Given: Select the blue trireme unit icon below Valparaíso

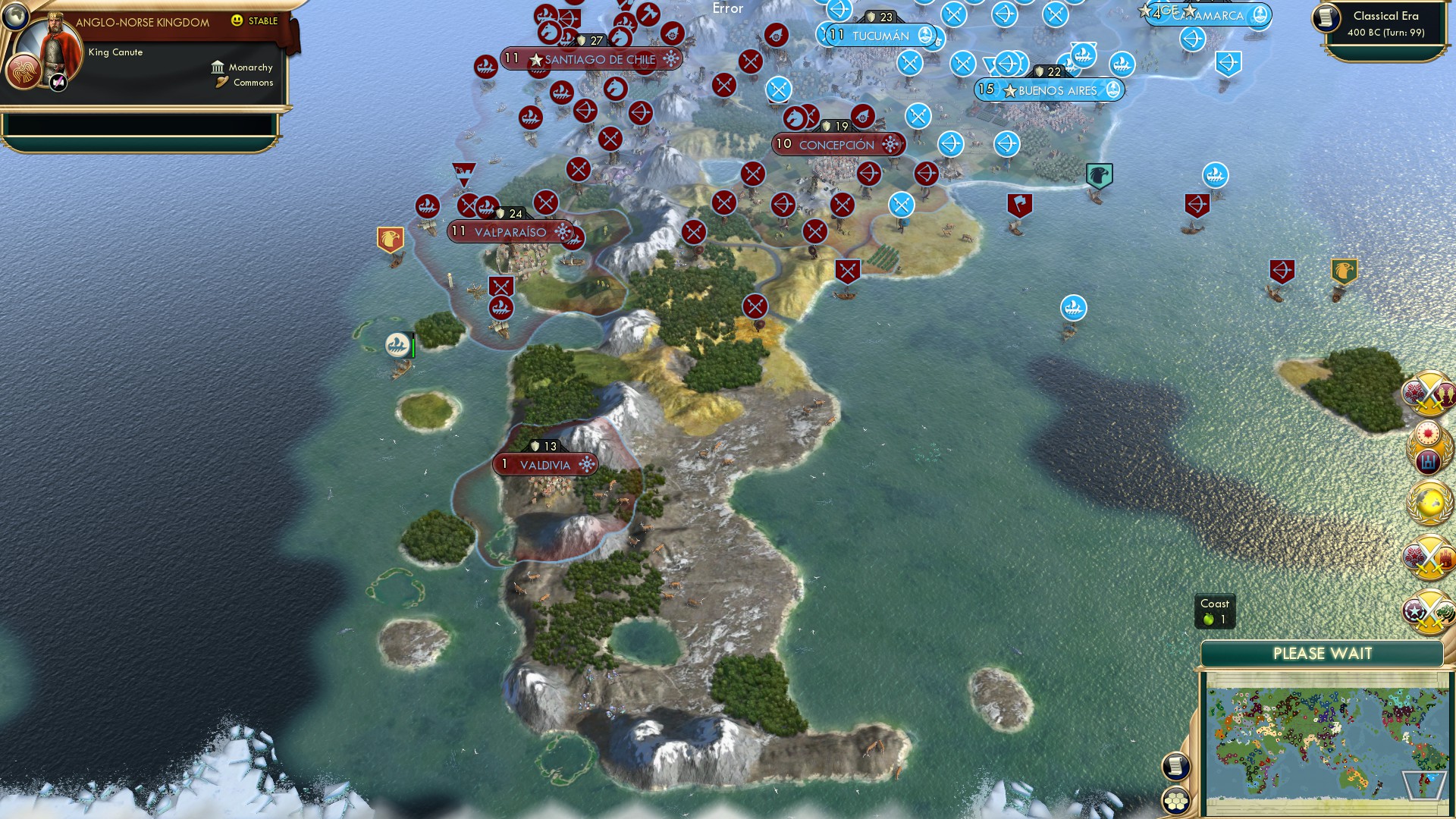Looking at the screenshot, I should [397, 344].
